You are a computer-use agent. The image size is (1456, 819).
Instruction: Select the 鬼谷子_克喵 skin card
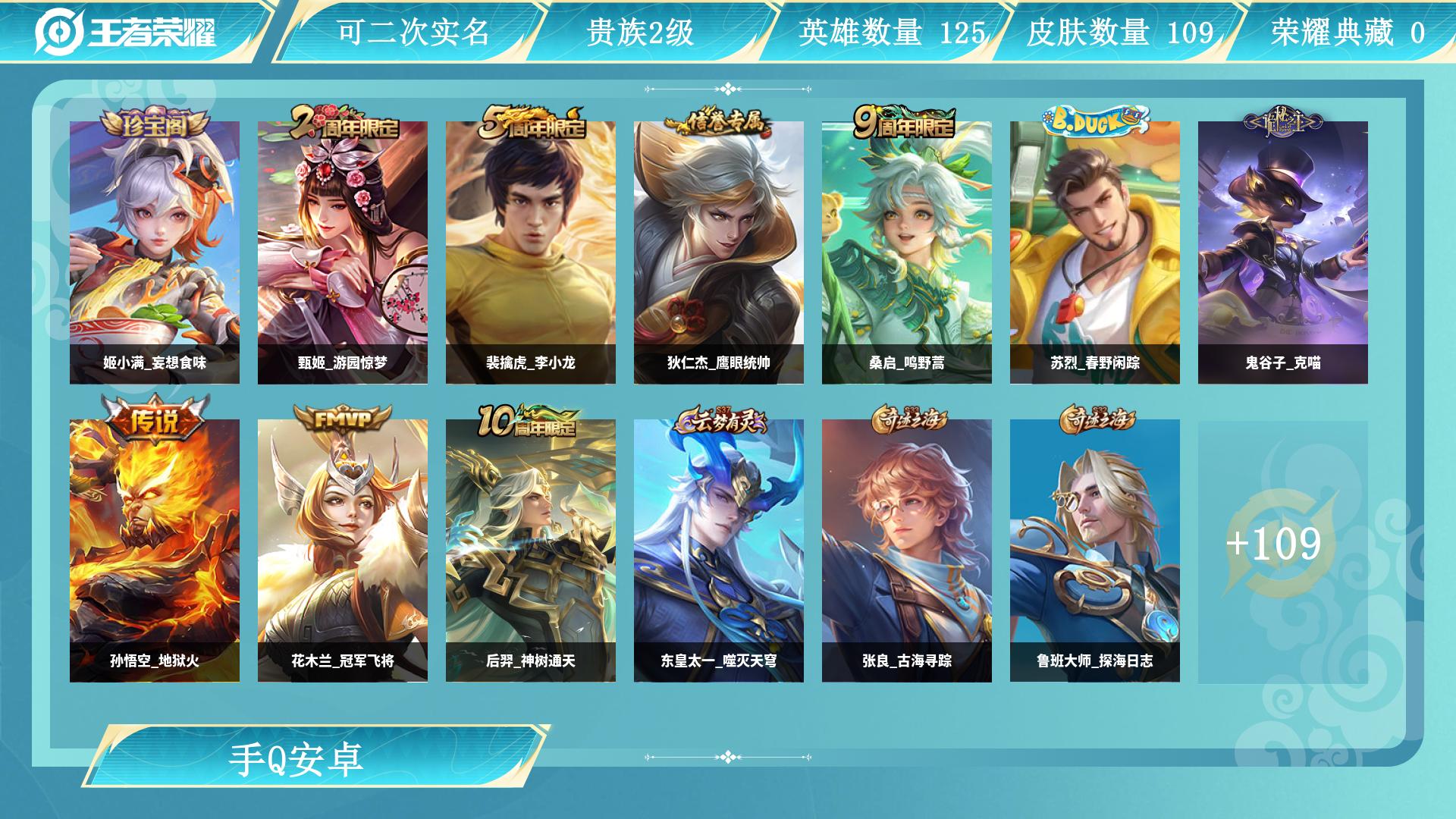(1285, 250)
